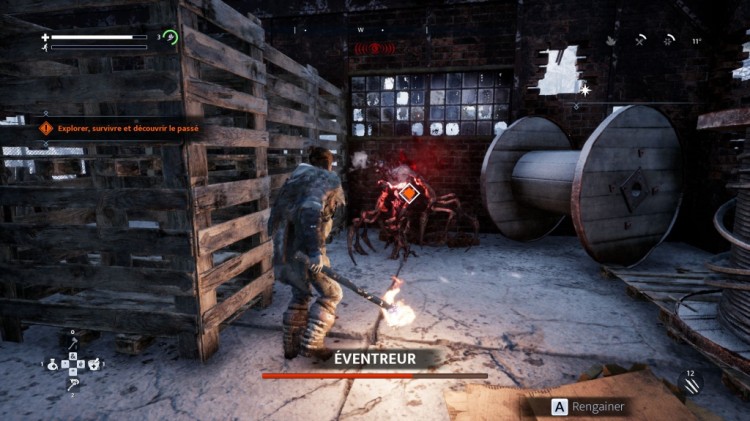Click the round ammo icon showing 12
This screenshot has width=750, height=421.
pos(690,382)
